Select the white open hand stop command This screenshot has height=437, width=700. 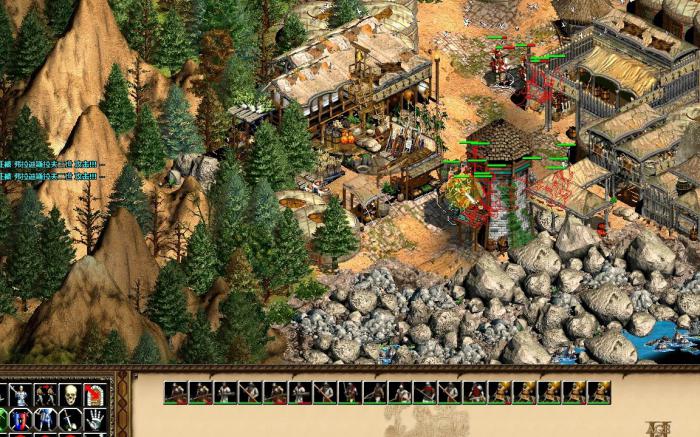94,419
